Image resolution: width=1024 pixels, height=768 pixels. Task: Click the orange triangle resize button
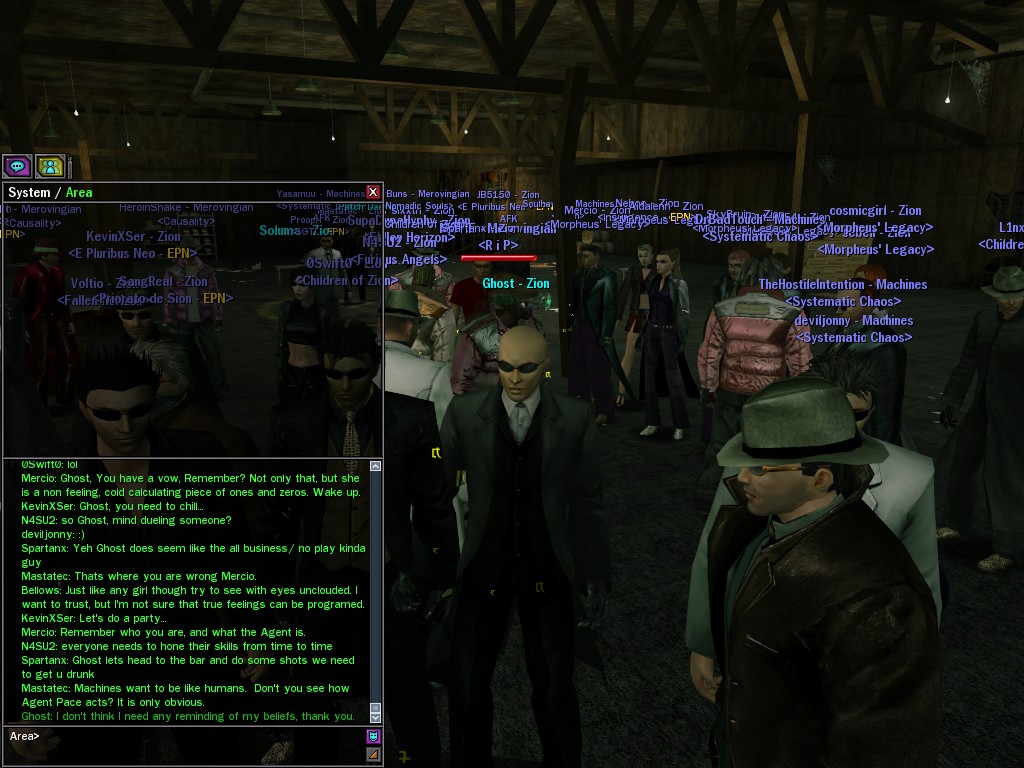[x=373, y=755]
